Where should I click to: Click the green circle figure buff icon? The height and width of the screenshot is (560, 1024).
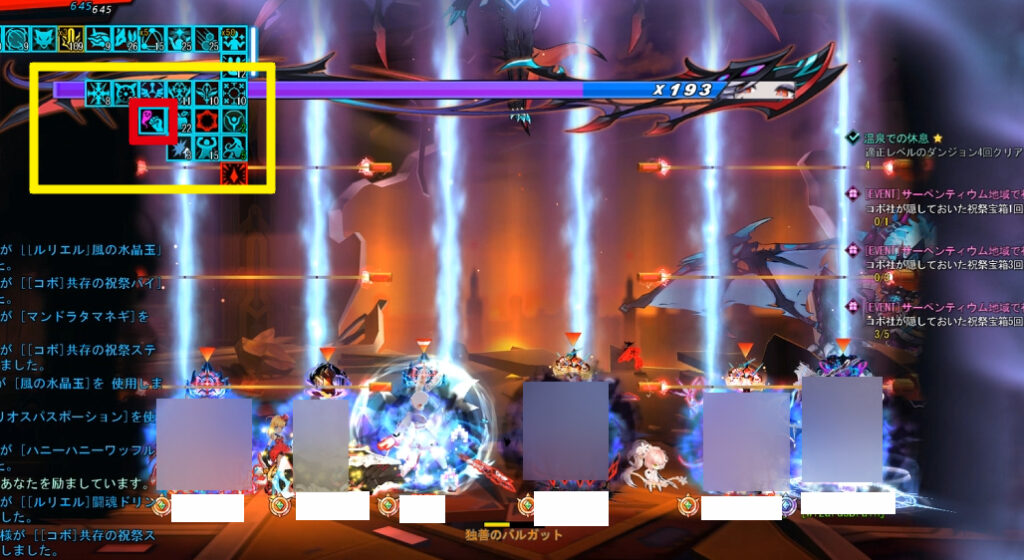click(x=233, y=121)
